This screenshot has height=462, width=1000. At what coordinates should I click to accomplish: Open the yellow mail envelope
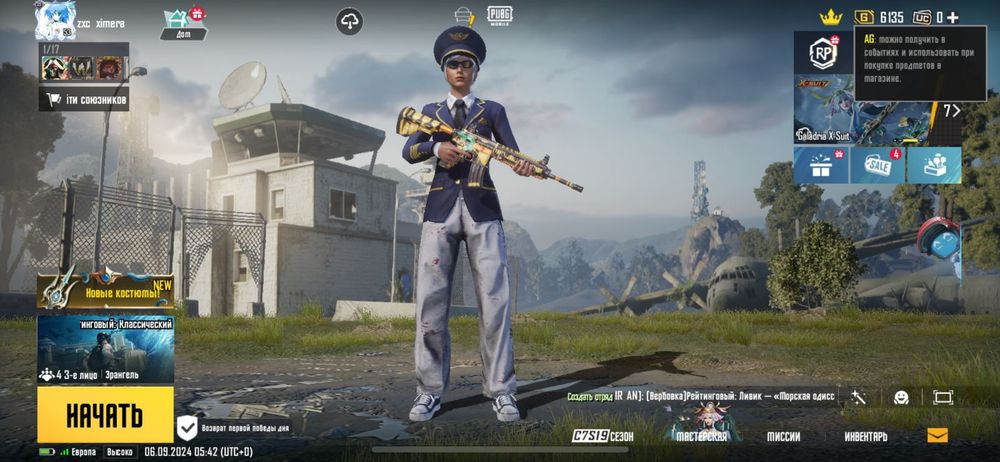click(937, 436)
